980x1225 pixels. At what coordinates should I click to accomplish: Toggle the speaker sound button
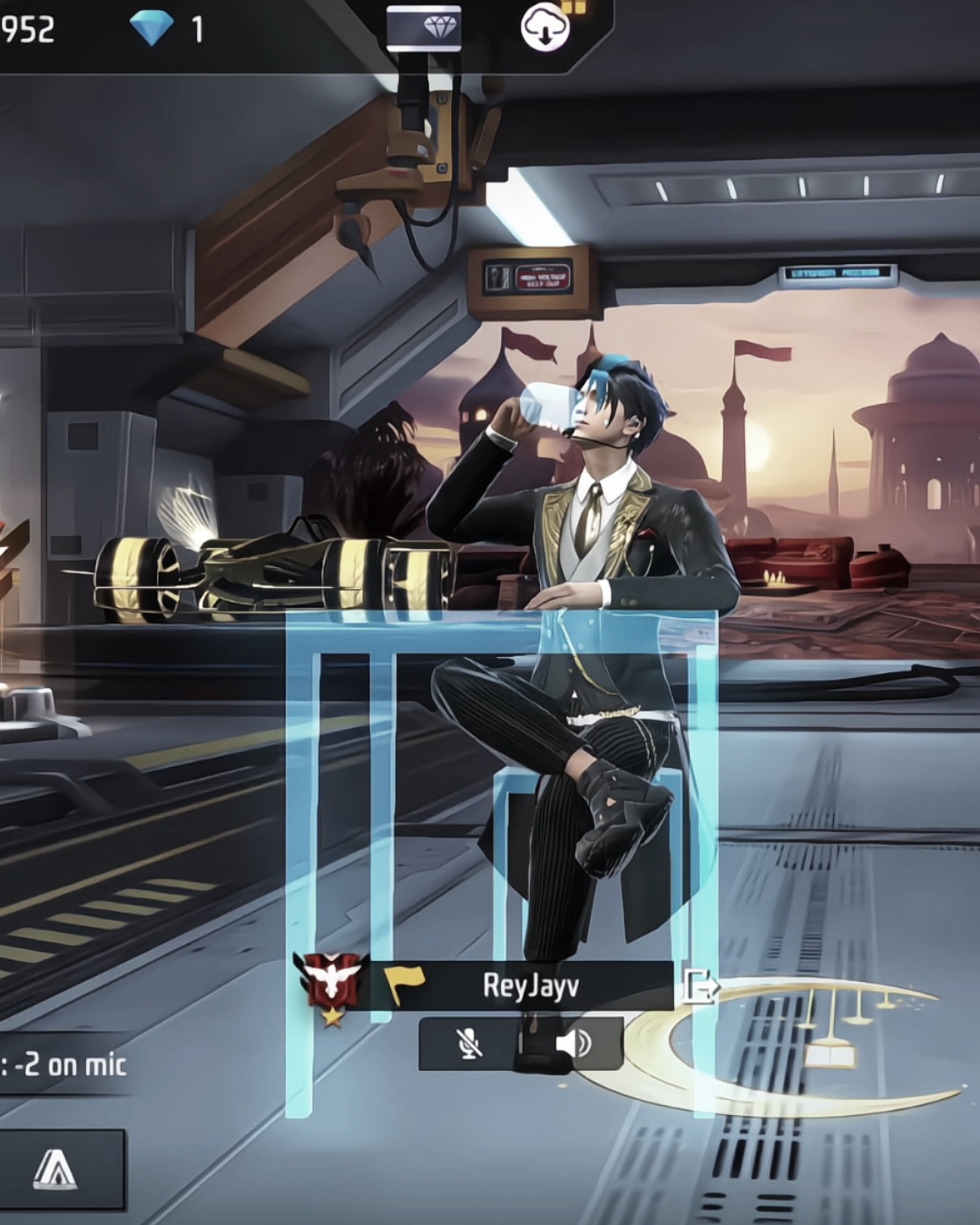(x=573, y=1044)
